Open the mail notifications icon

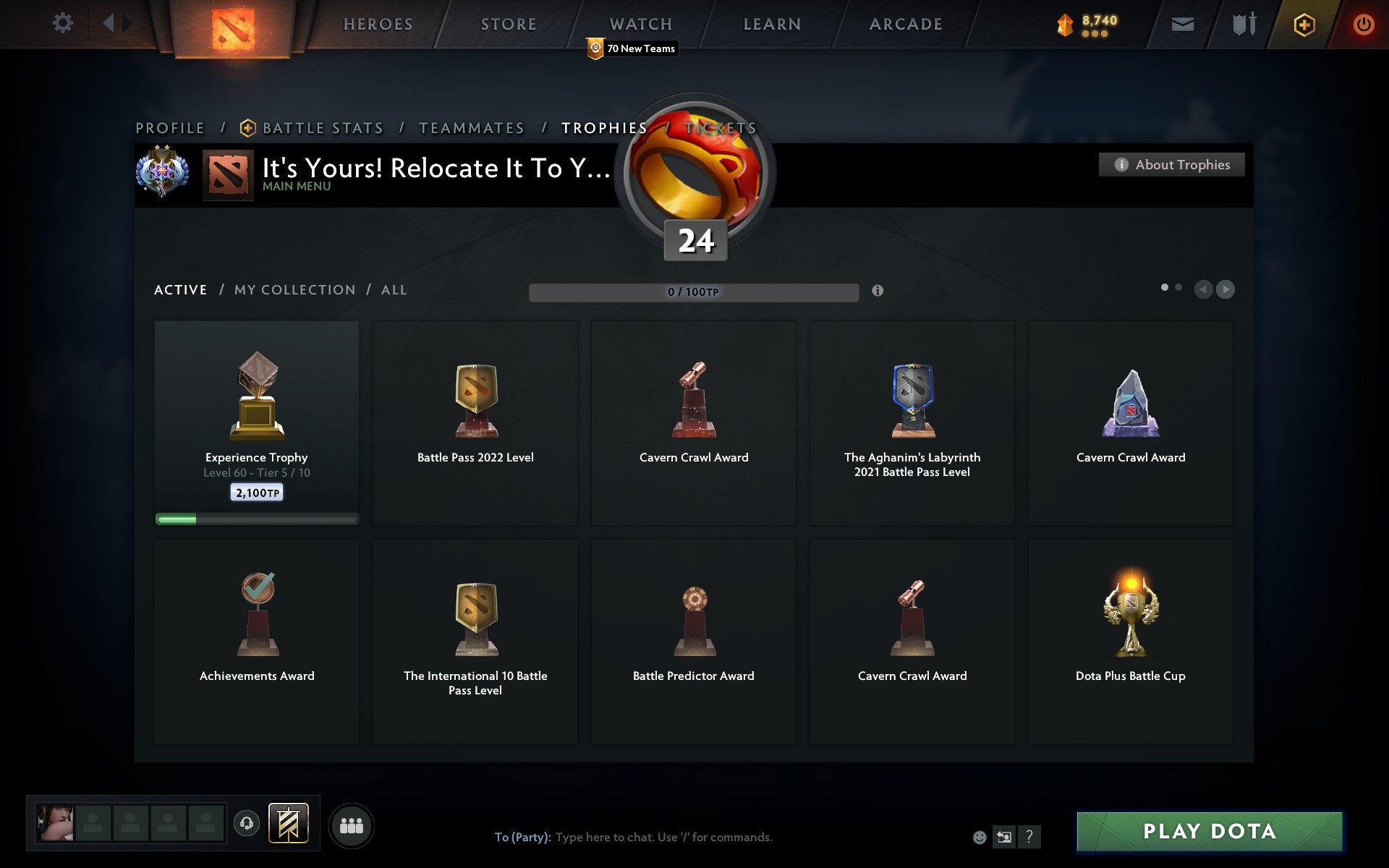1183,22
